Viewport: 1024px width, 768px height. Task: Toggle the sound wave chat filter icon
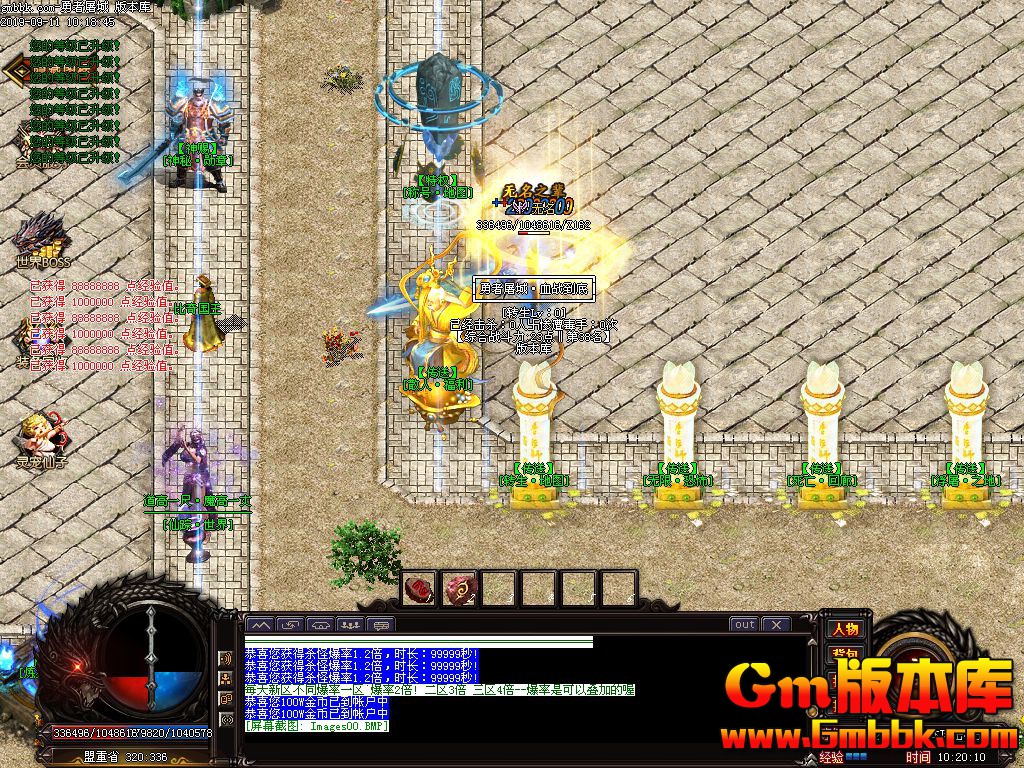[227, 658]
